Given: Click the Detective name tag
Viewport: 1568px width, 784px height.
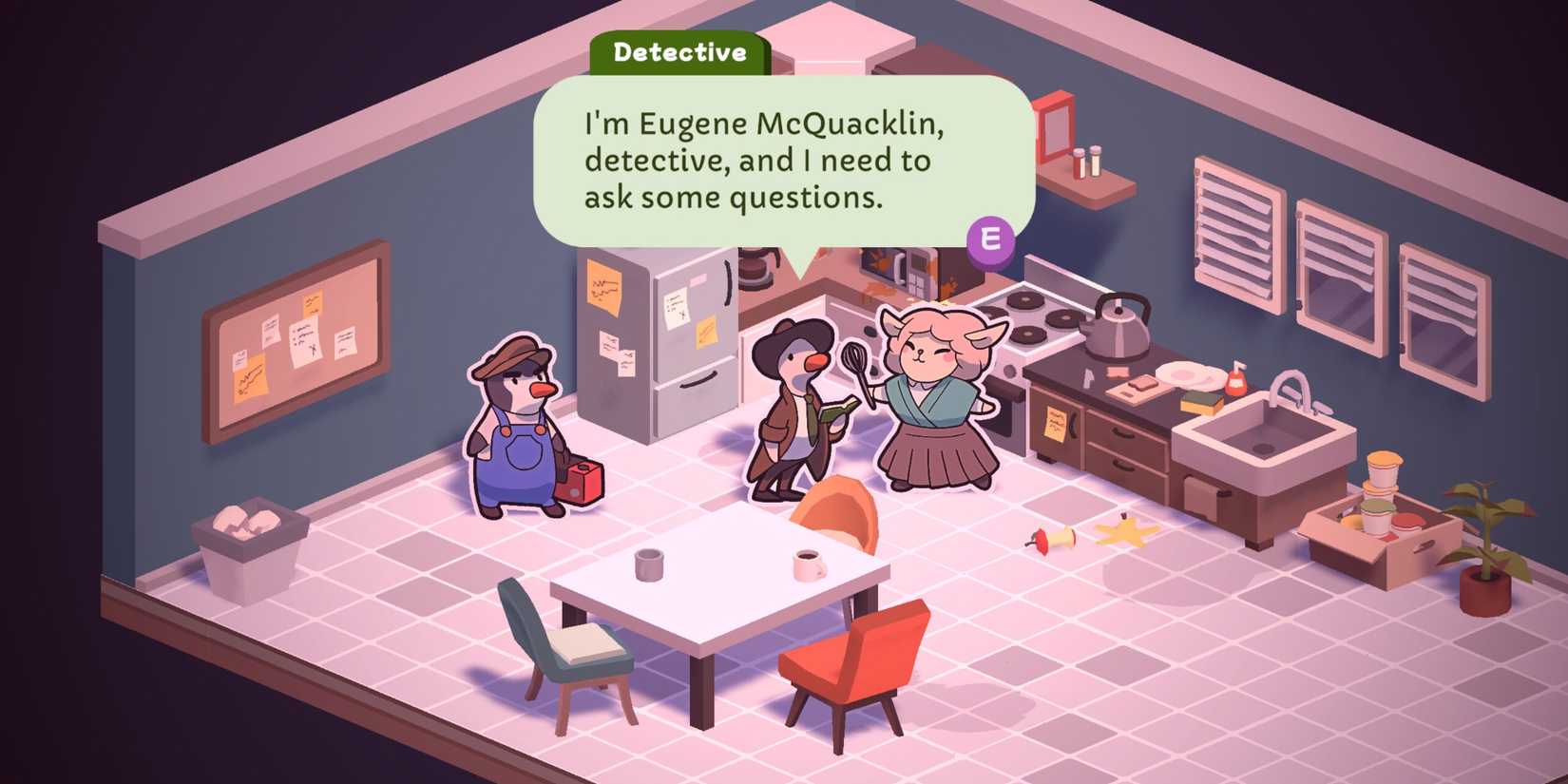Looking at the screenshot, I should 679,52.
